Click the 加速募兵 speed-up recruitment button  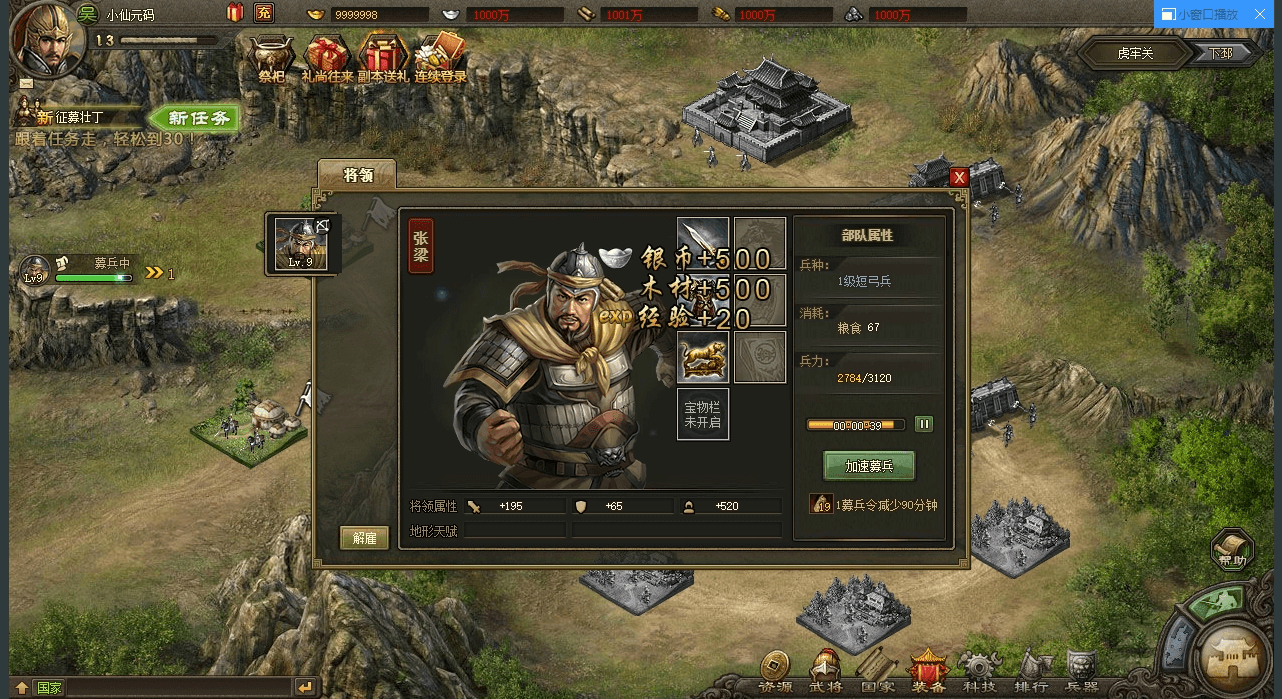(868, 466)
